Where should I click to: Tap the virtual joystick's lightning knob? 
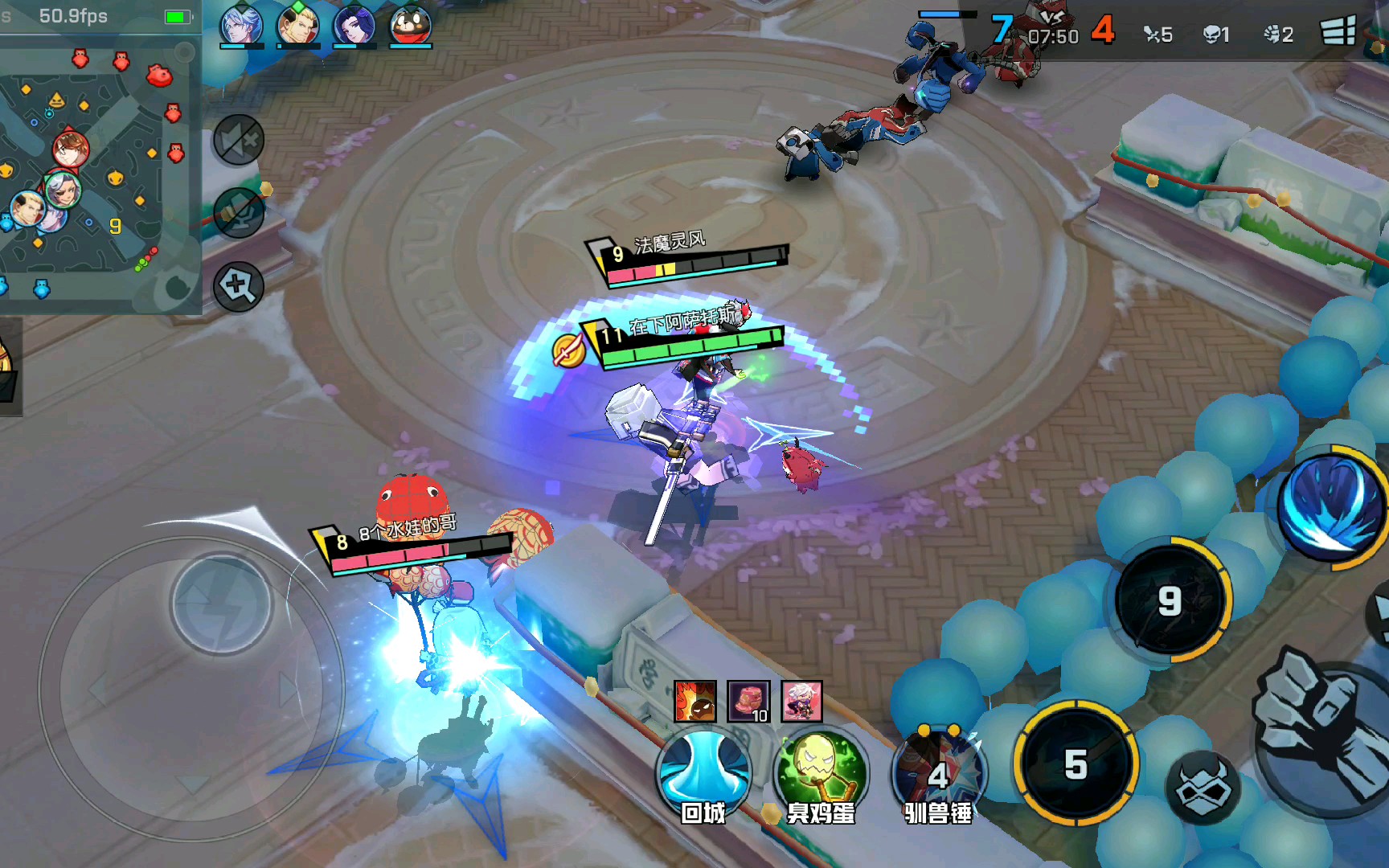click(x=220, y=604)
